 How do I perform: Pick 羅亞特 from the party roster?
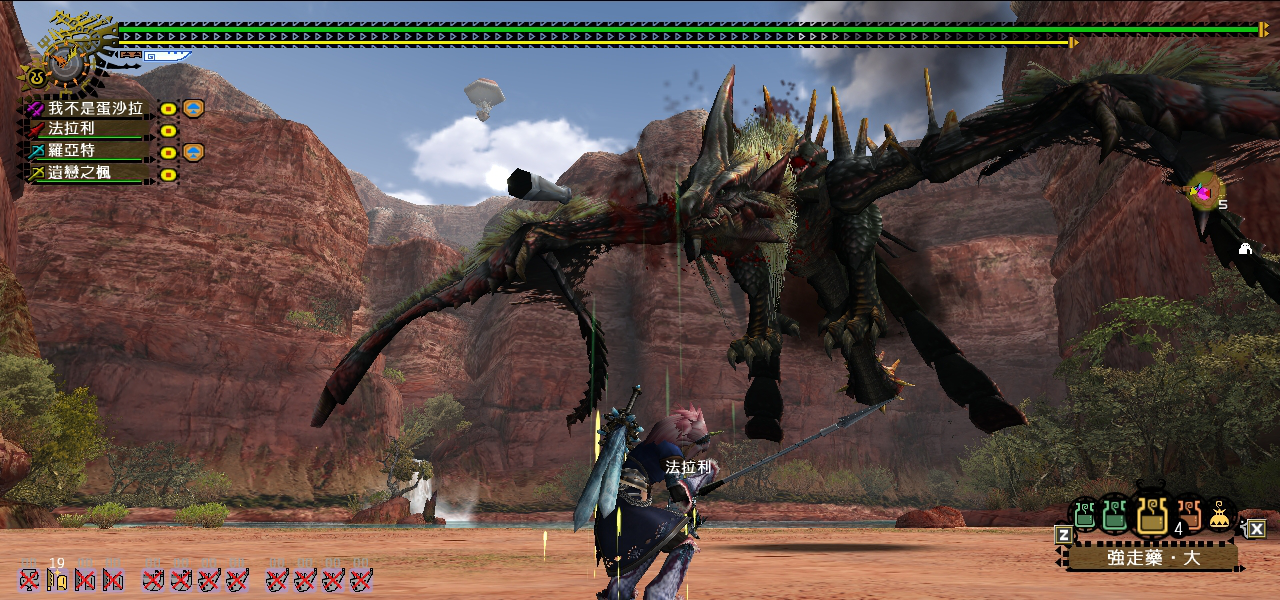point(72,151)
